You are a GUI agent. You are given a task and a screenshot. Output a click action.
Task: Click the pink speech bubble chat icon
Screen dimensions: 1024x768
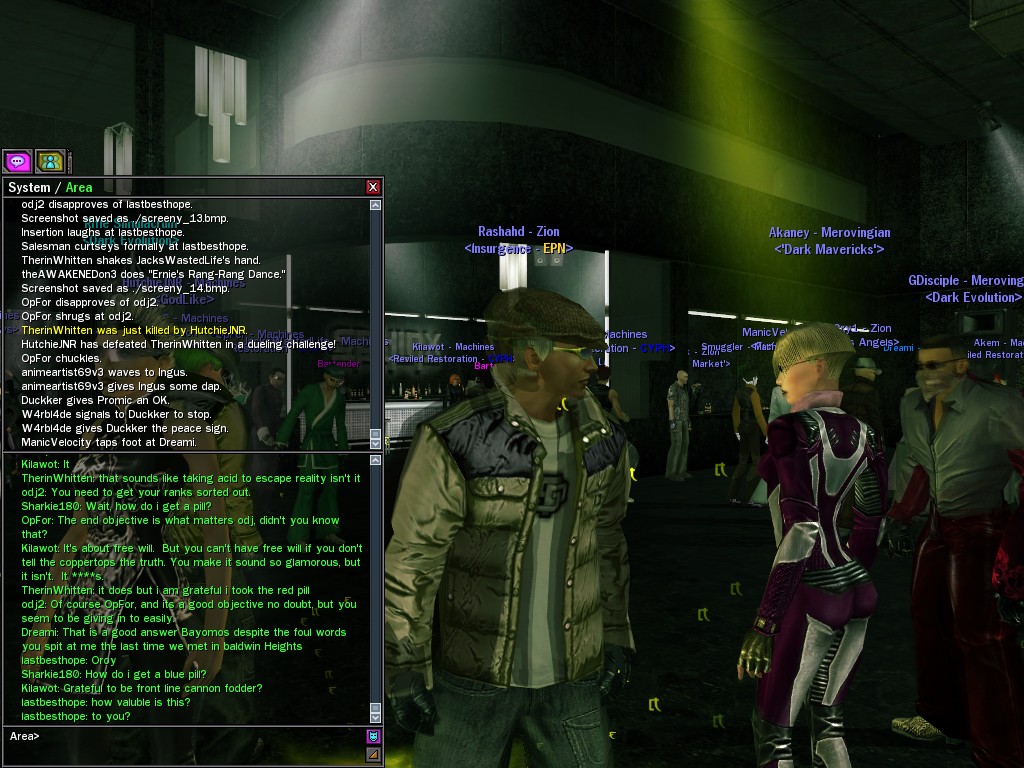tap(17, 161)
